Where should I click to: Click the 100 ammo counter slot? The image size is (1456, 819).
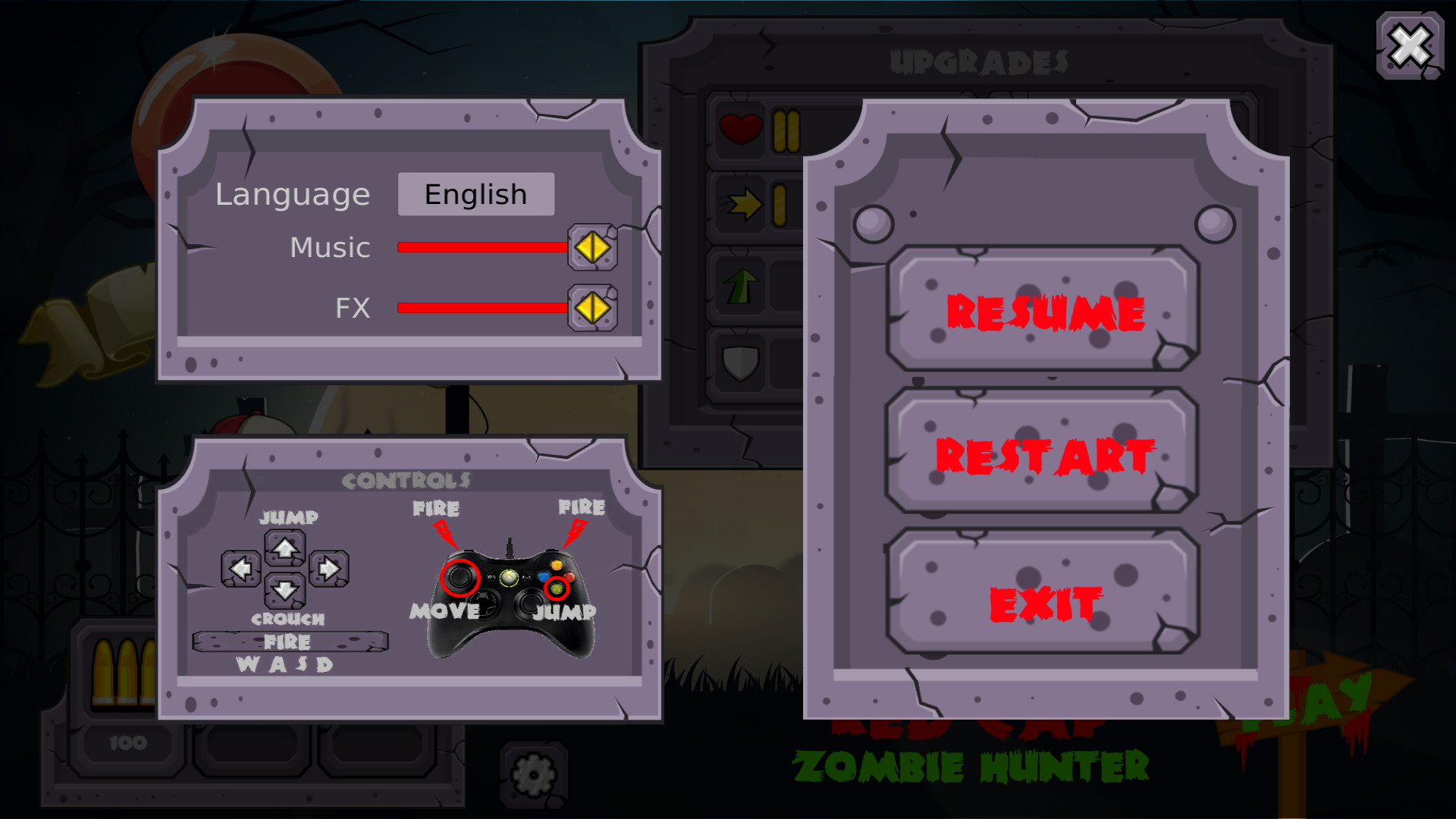129,743
